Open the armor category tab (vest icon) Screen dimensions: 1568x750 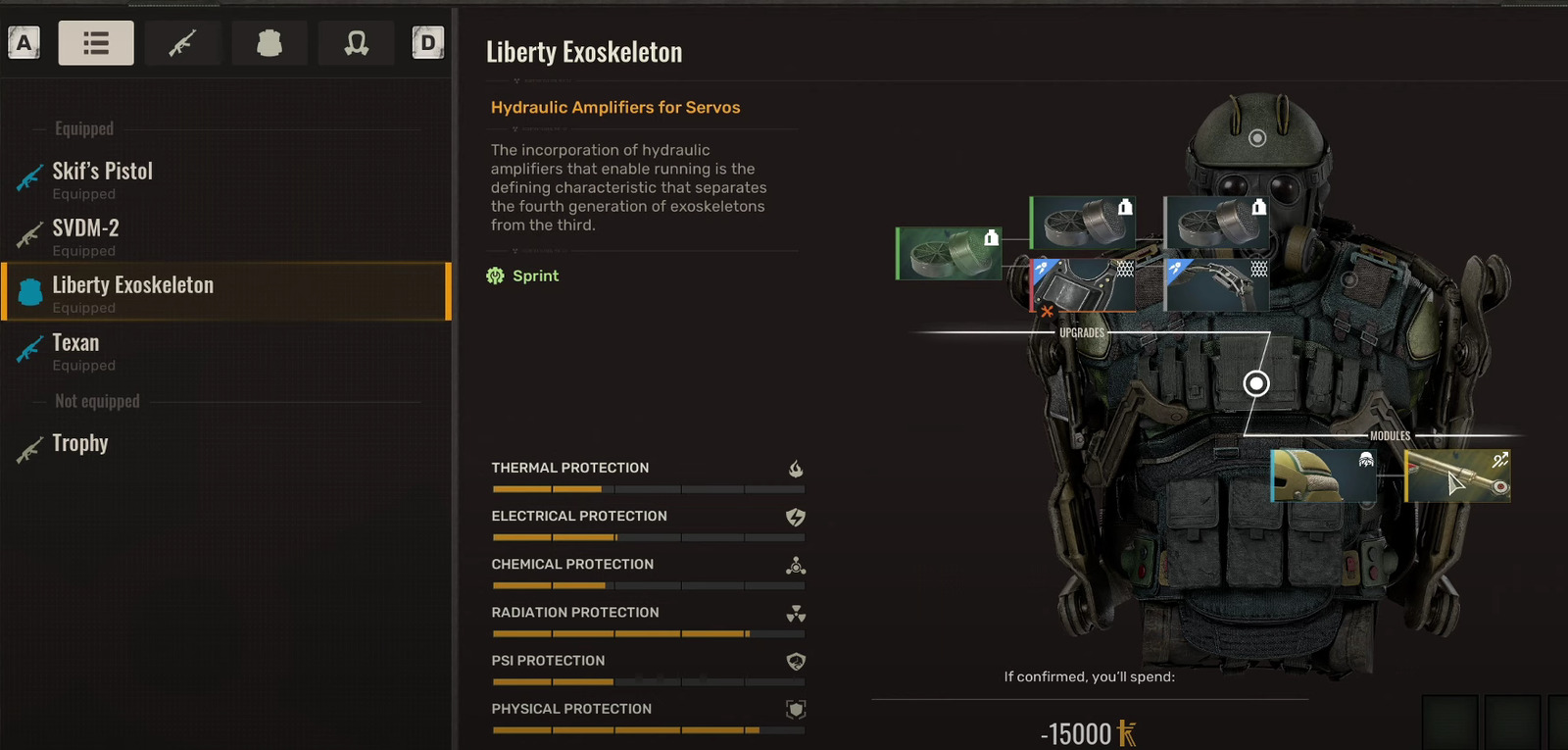pos(269,42)
